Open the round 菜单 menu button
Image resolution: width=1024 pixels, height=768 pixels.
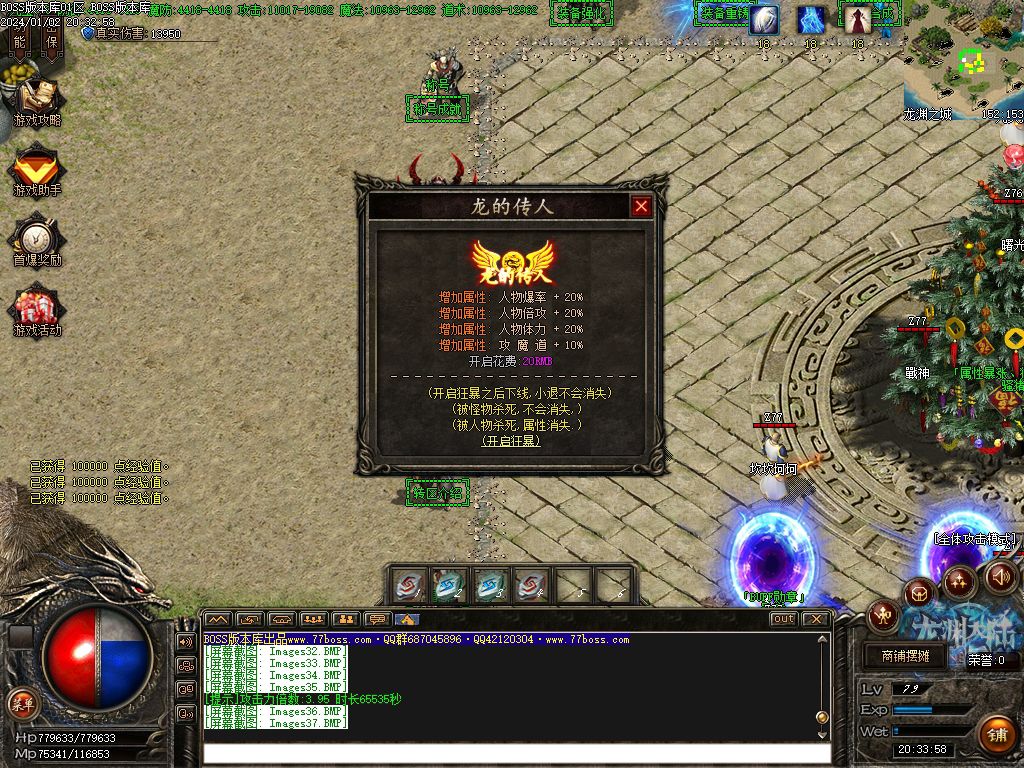point(22,703)
